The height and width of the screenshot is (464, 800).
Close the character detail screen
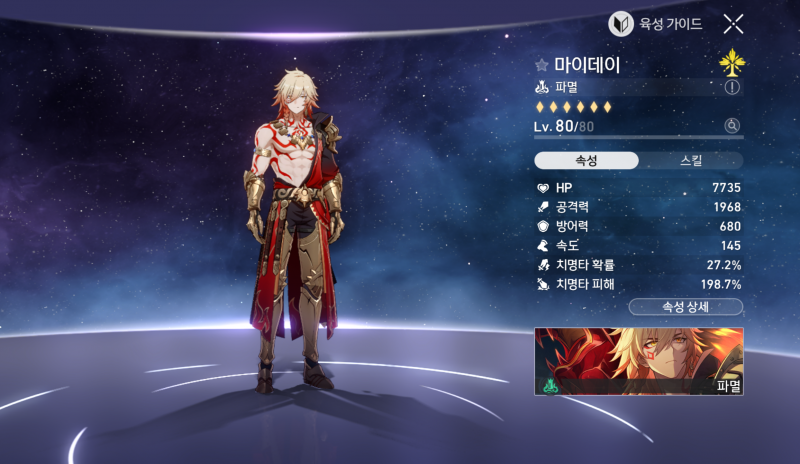click(x=733, y=24)
